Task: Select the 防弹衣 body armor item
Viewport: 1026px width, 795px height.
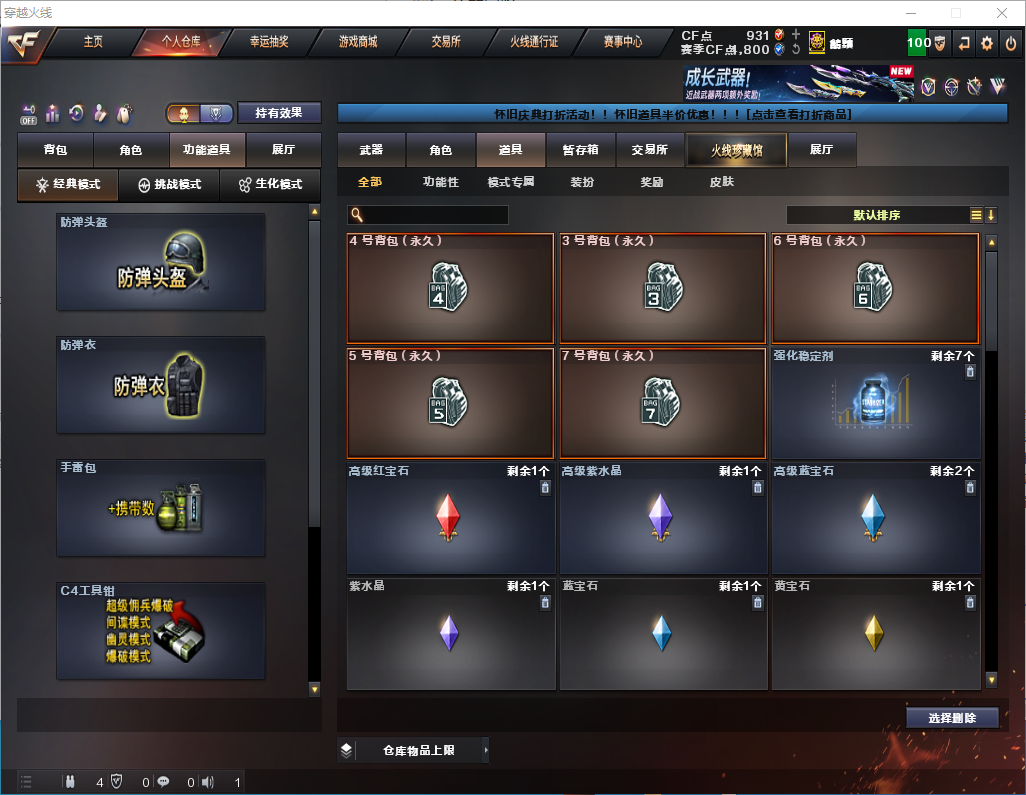Action: tap(161, 385)
